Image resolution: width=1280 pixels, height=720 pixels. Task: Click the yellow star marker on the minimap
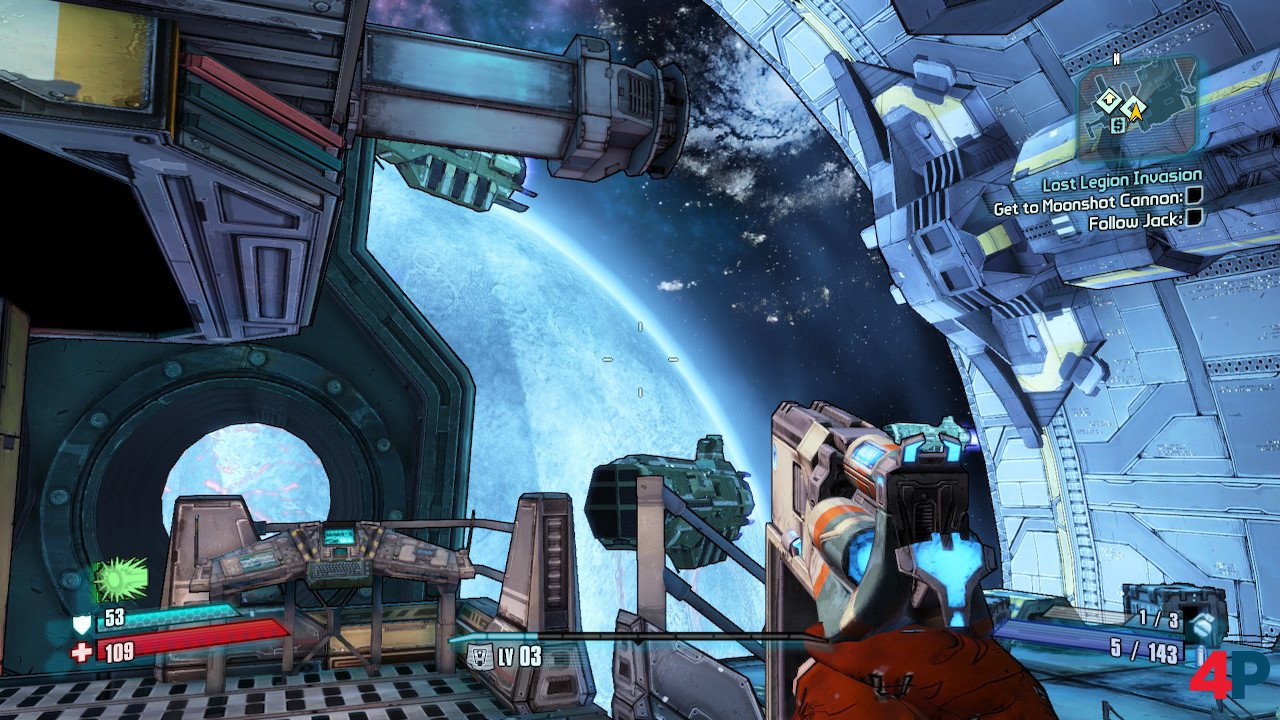pos(1137,113)
